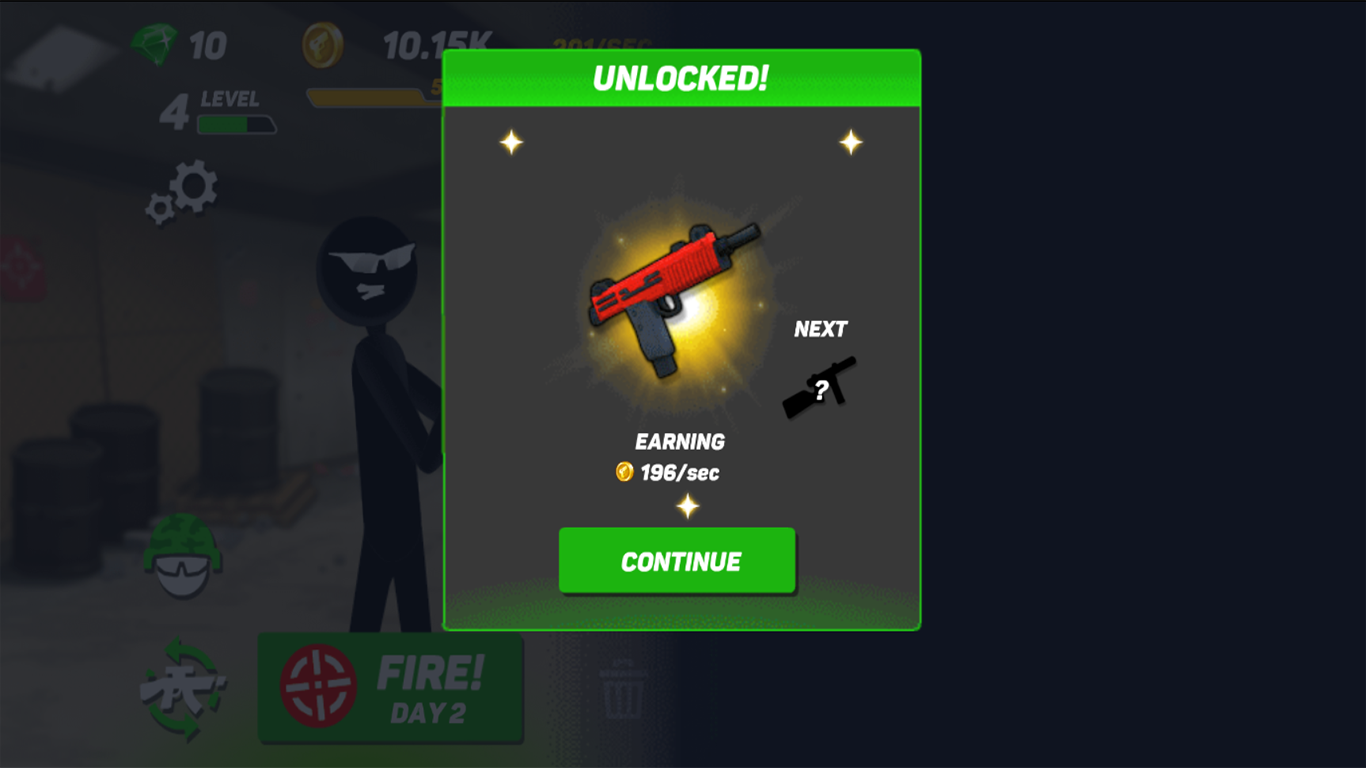Screen dimensions: 1366x768
Task: Tap the NEXT label above mystery weapon
Action: (x=821, y=328)
